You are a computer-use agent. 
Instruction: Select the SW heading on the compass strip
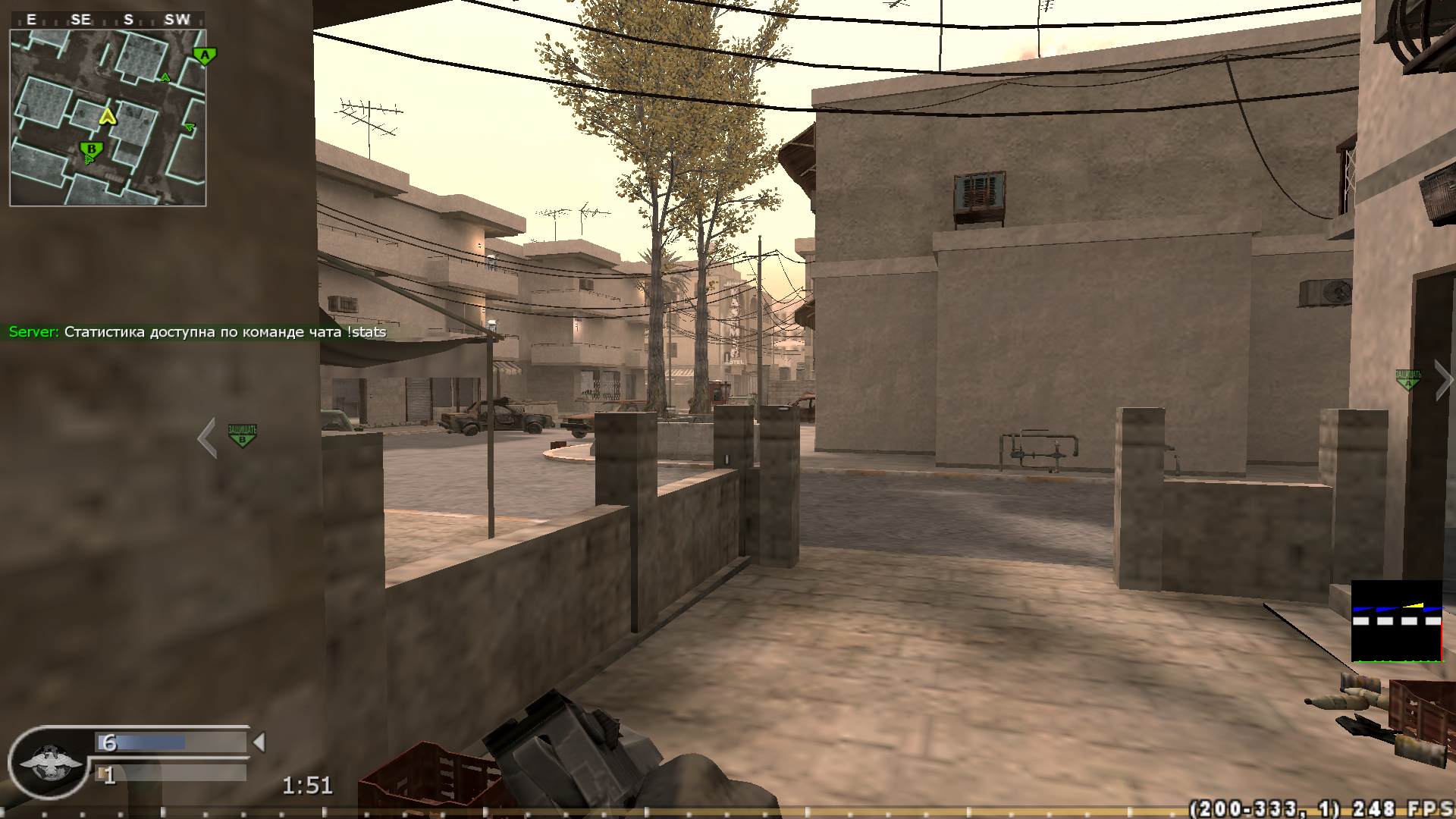click(x=176, y=20)
